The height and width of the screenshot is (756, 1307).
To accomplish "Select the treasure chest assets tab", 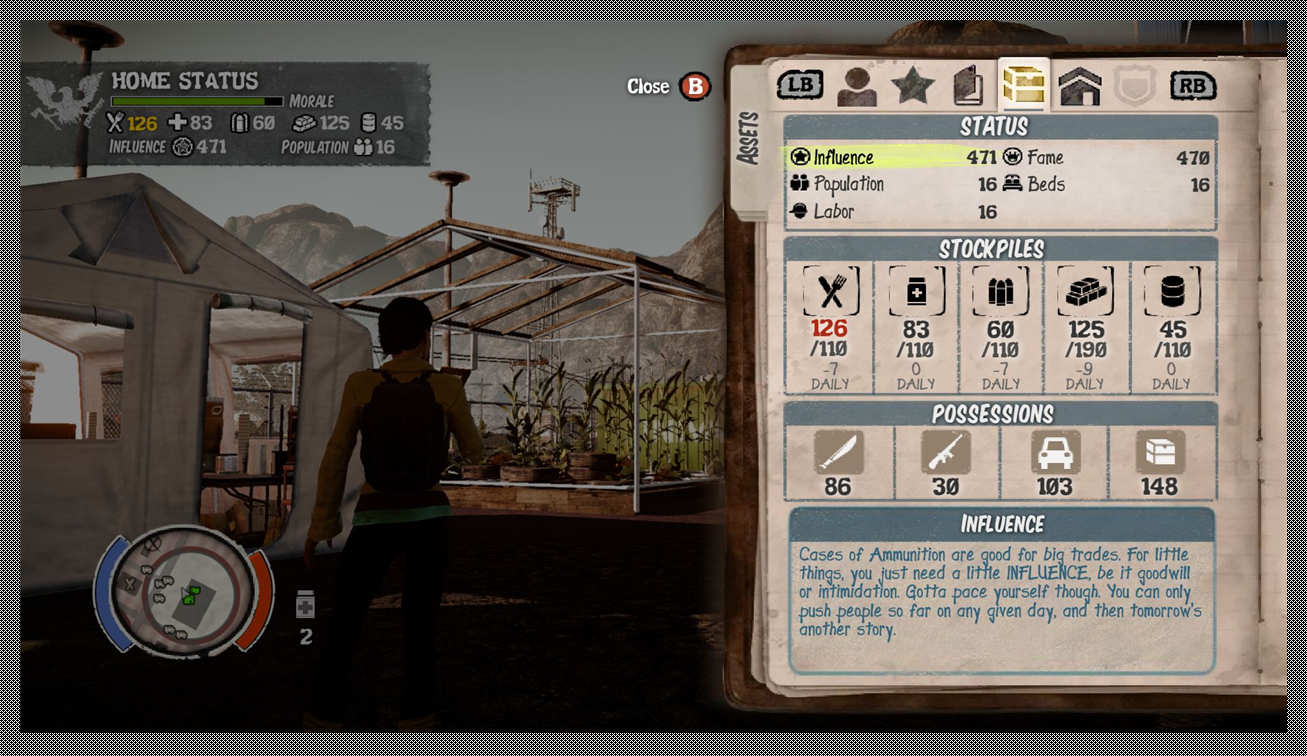I will 1023,86.
